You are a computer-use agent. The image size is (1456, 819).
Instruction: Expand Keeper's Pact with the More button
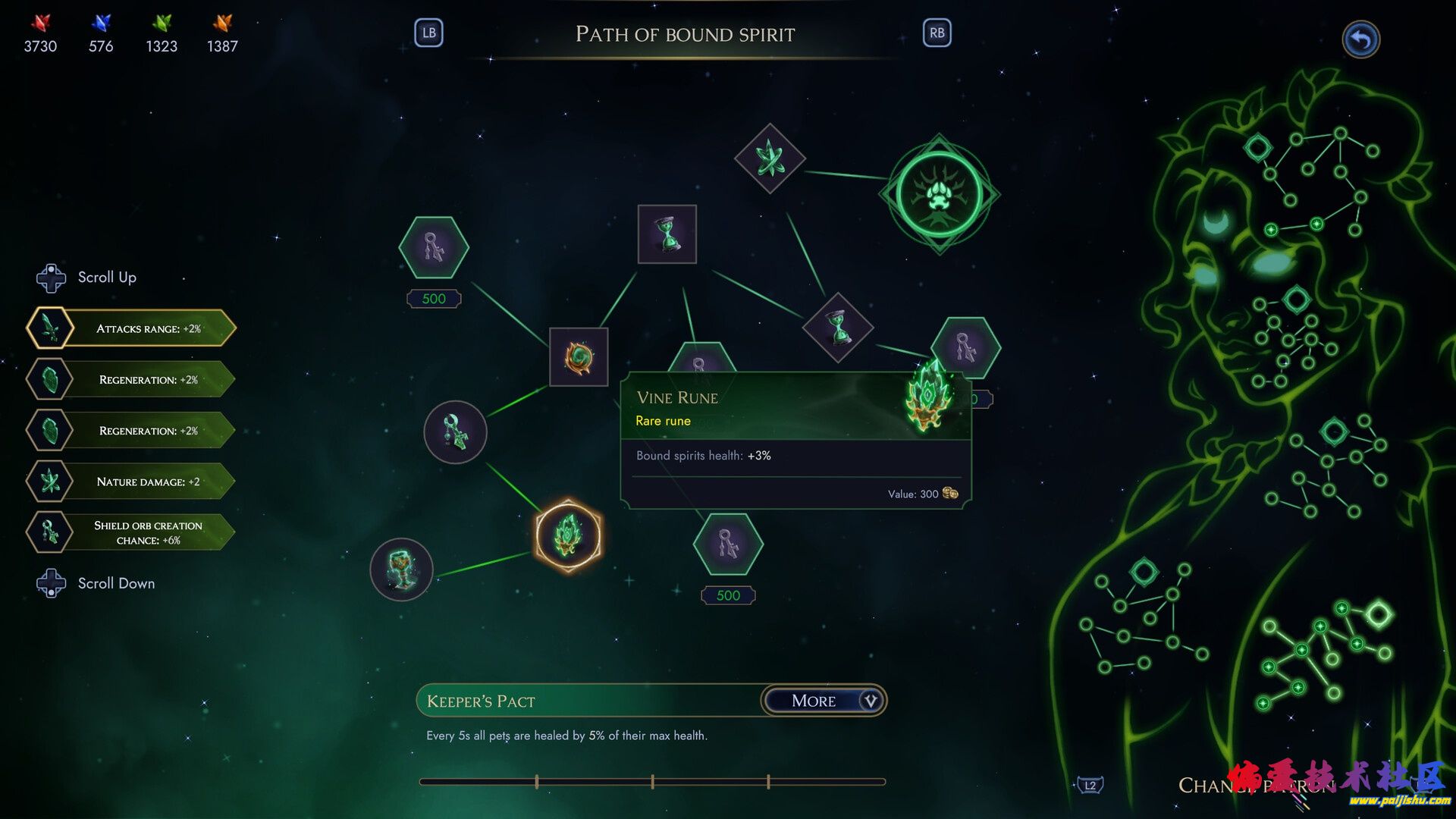pyautogui.click(x=824, y=701)
